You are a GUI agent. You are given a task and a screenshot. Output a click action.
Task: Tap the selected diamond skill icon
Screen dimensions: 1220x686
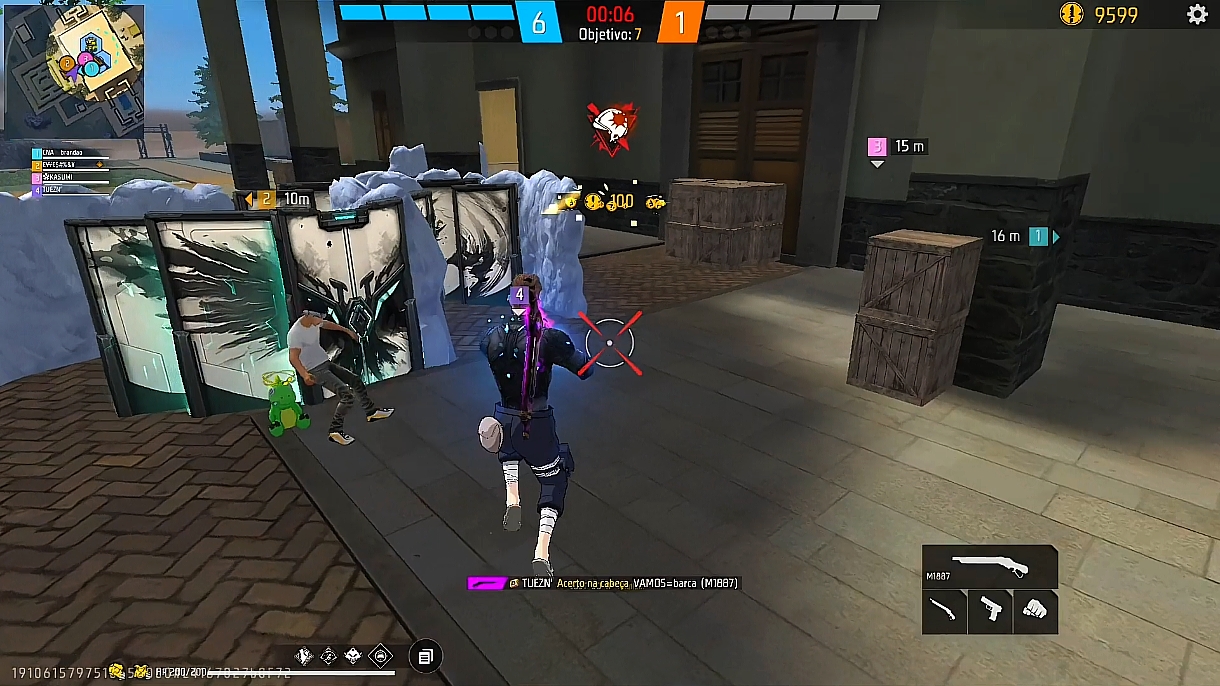(x=380, y=656)
